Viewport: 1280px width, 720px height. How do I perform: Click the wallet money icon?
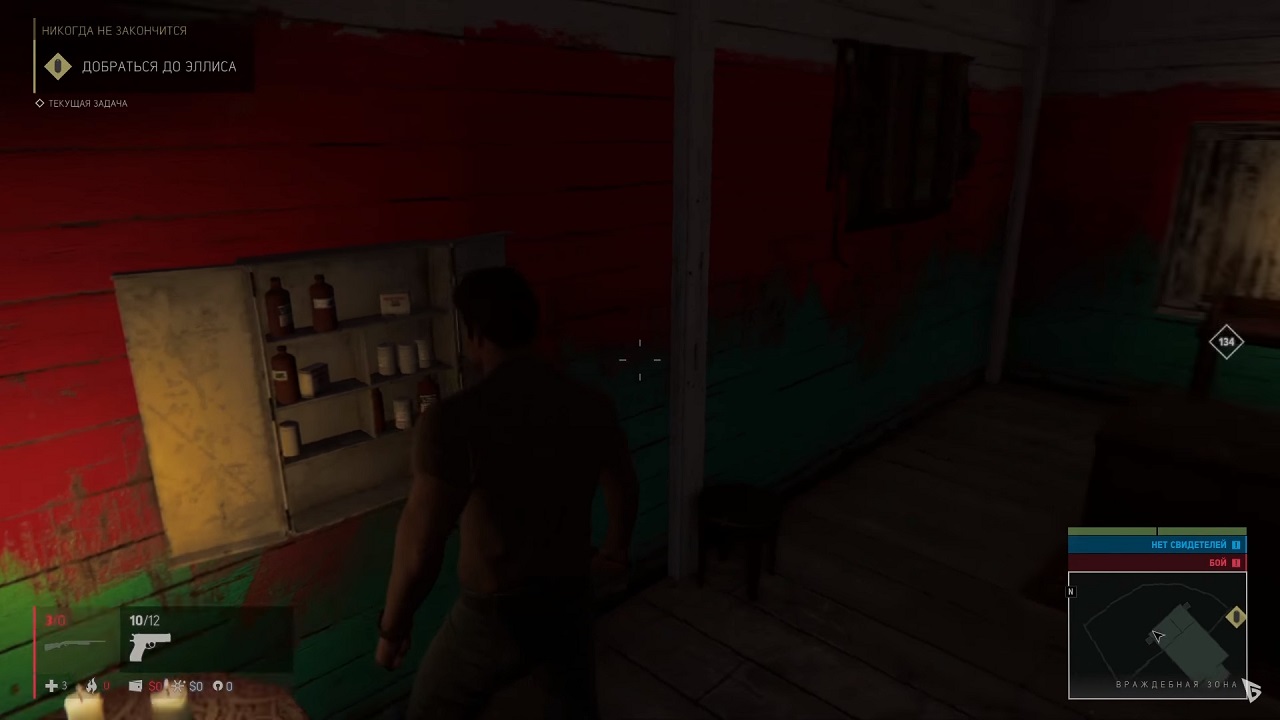click(137, 686)
